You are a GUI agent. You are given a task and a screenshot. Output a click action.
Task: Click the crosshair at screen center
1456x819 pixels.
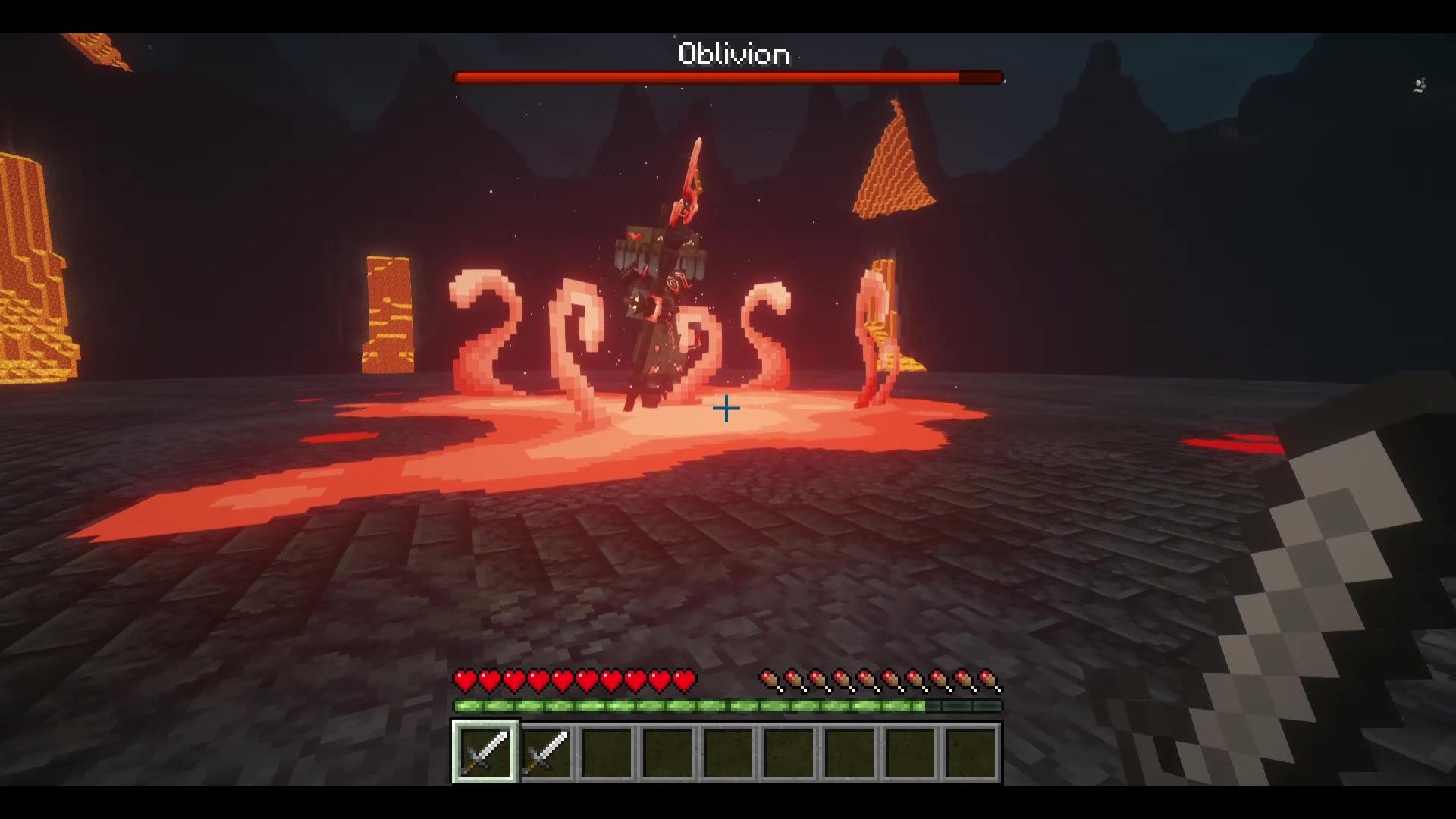pos(726,409)
